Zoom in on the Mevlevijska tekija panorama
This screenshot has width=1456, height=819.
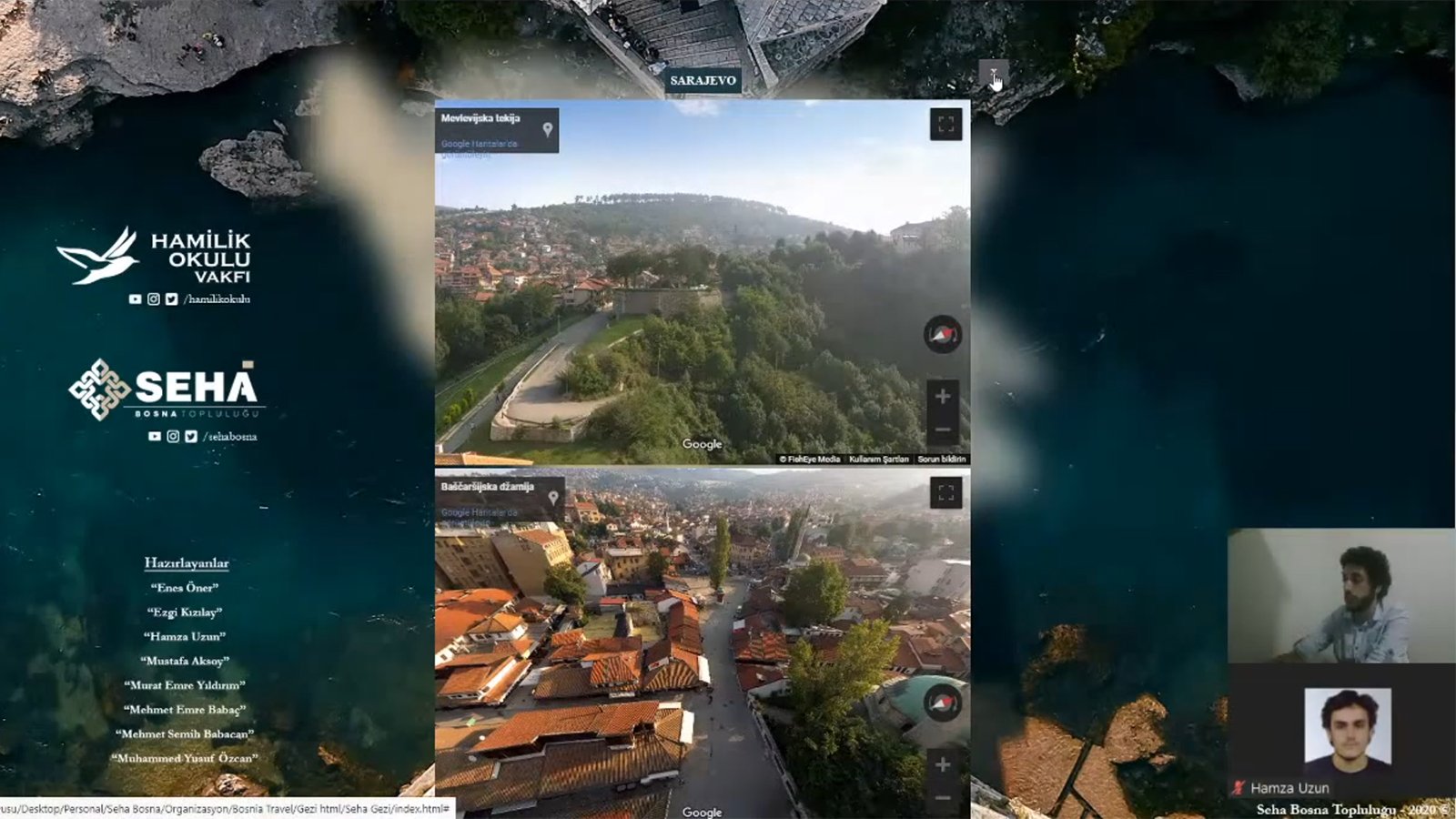[x=943, y=396]
